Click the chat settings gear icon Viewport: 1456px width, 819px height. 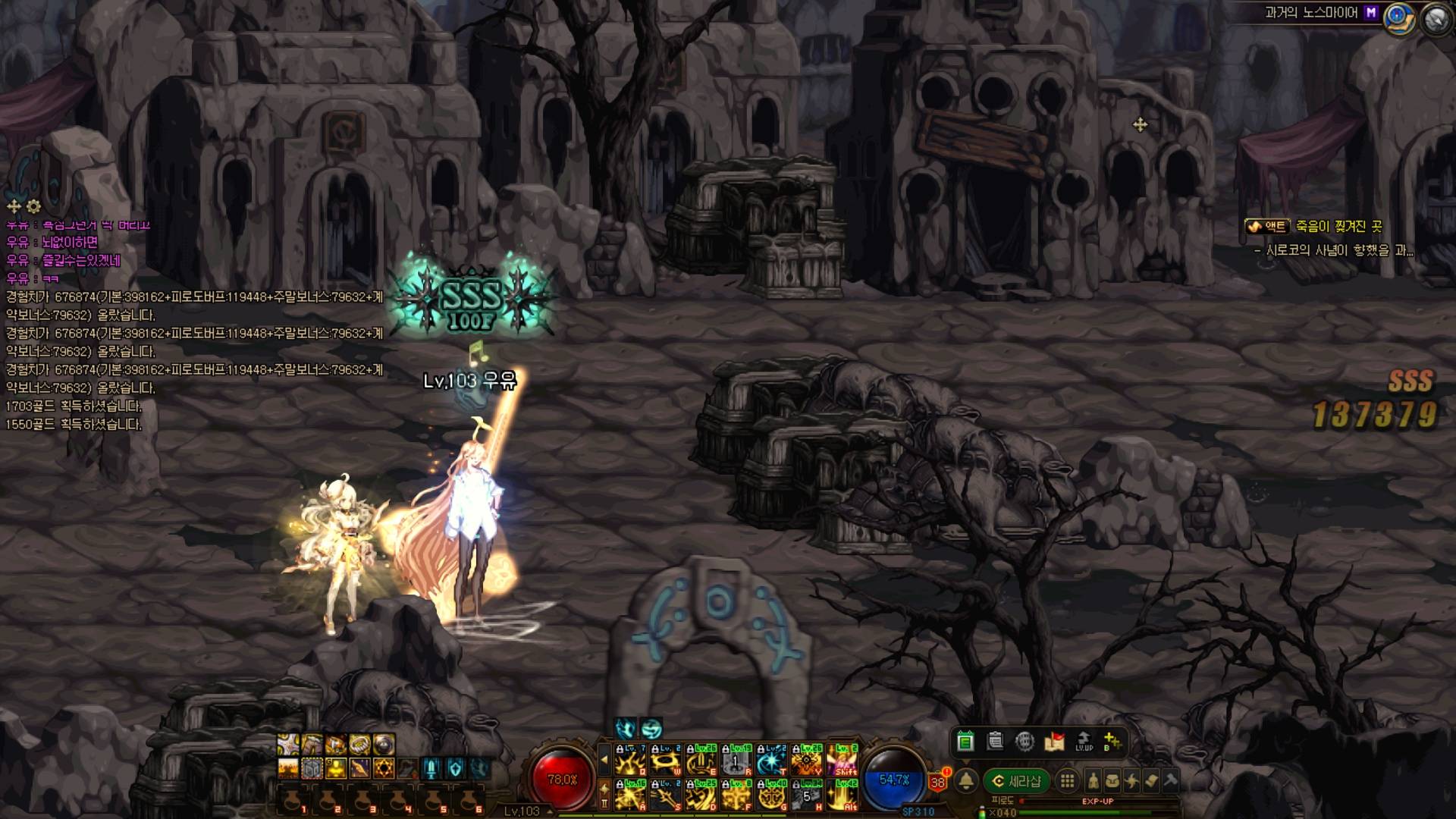(x=33, y=206)
